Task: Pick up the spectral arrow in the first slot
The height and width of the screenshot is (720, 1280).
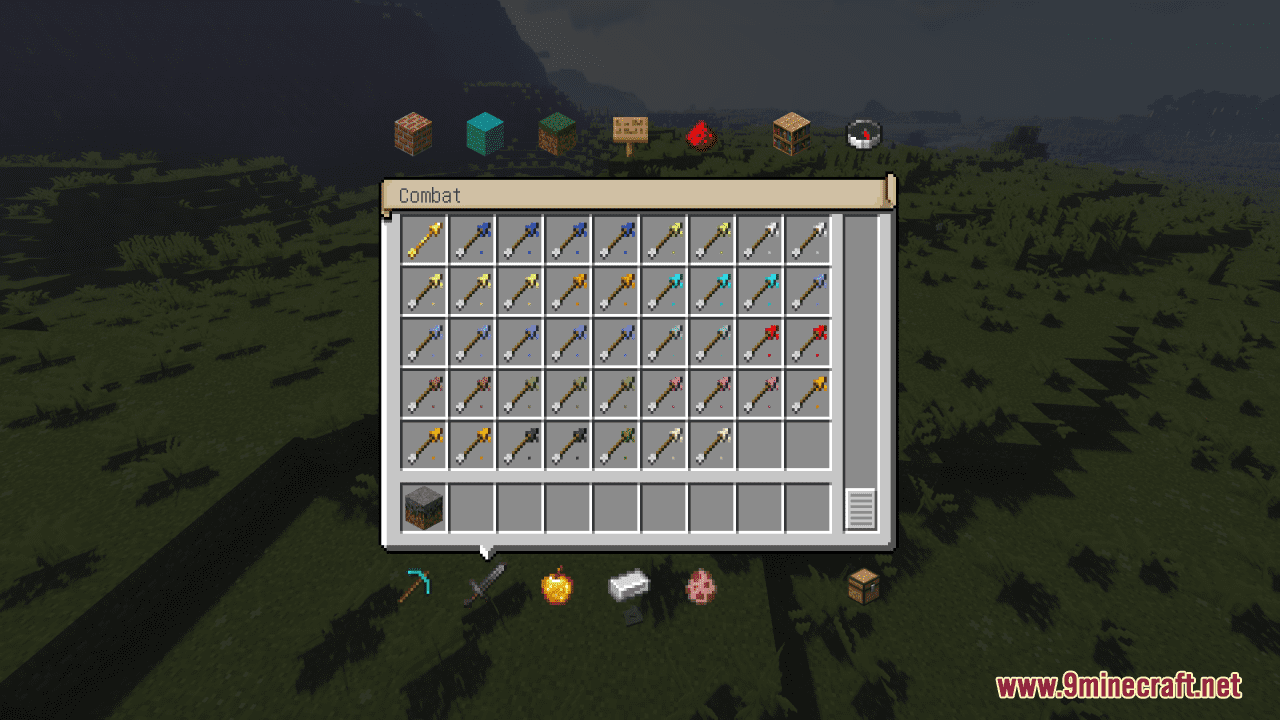Action: 423,239
